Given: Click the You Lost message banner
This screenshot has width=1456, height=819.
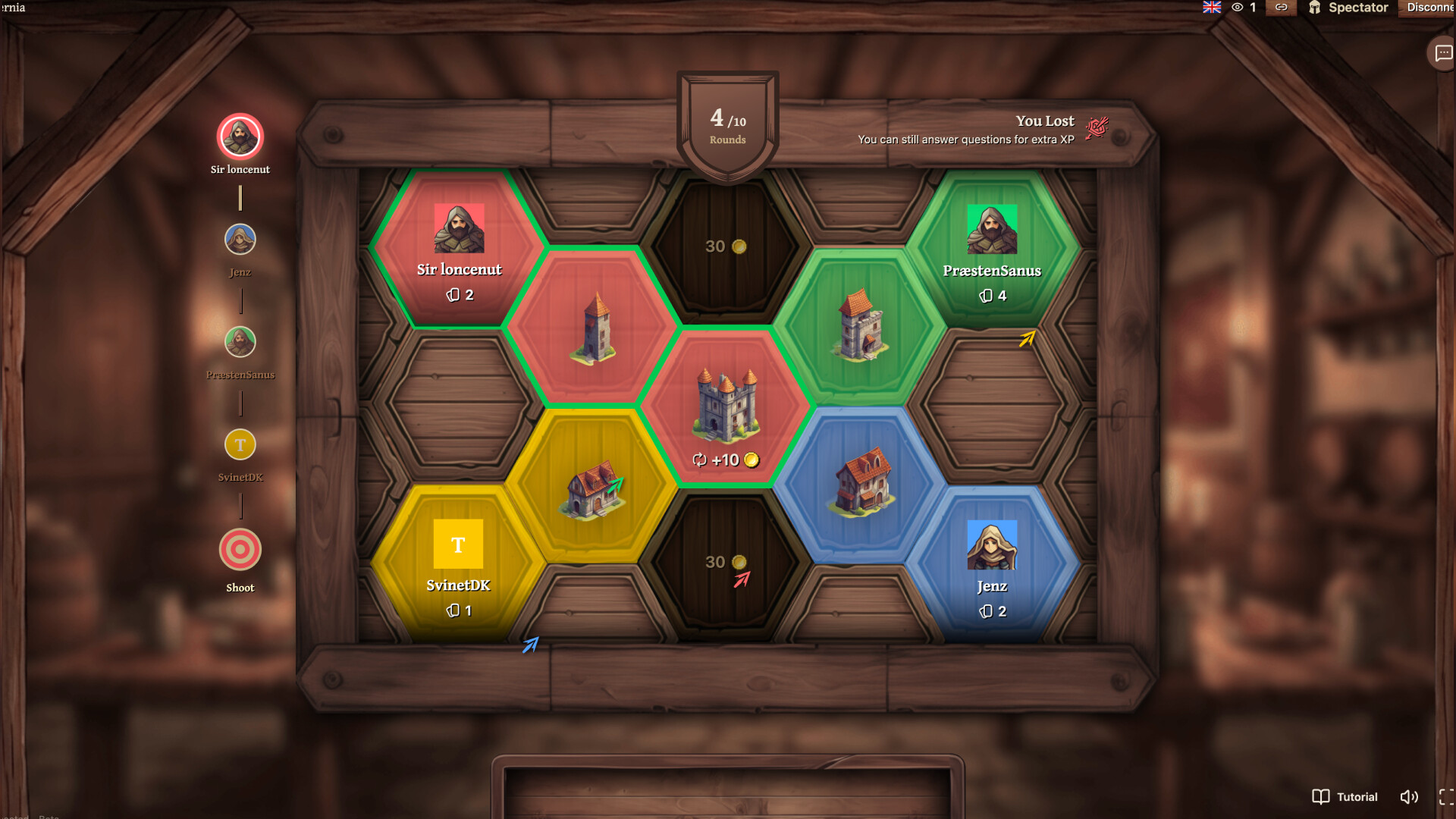Looking at the screenshot, I should 1045,121.
